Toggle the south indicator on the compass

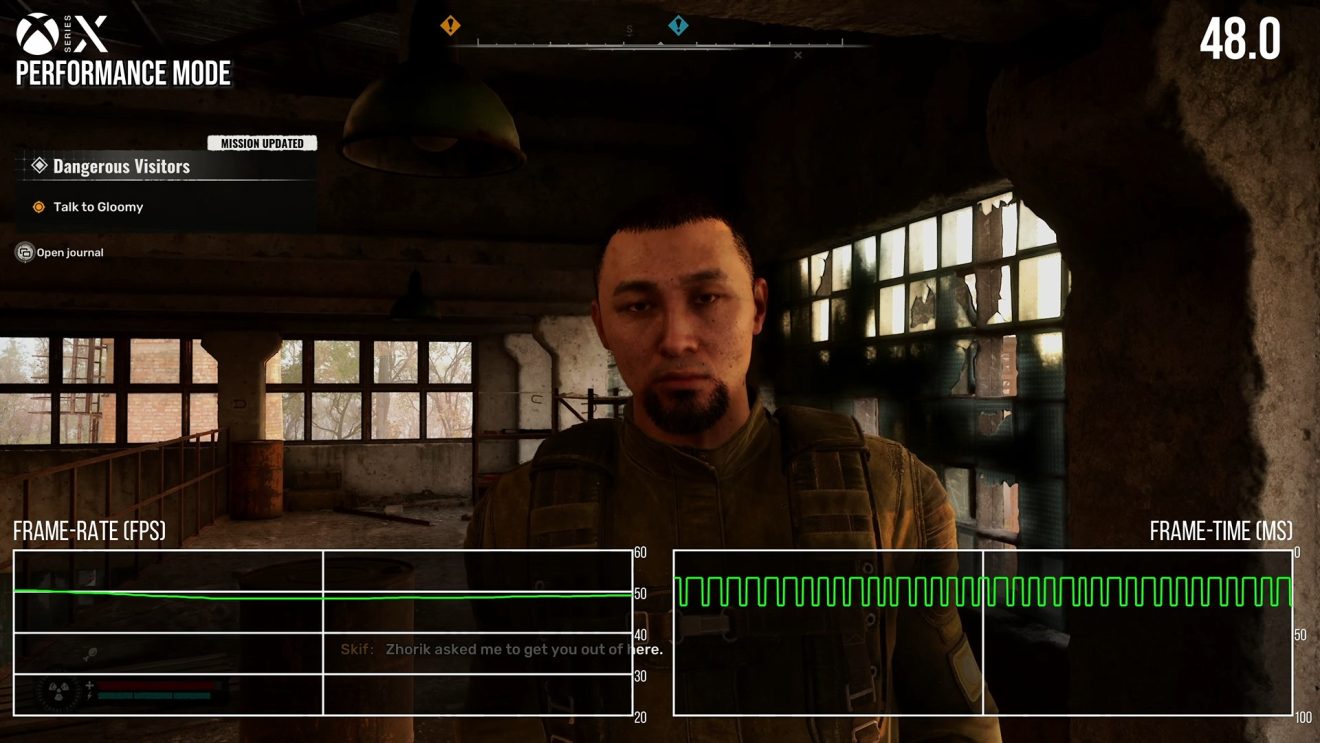pos(629,31)
